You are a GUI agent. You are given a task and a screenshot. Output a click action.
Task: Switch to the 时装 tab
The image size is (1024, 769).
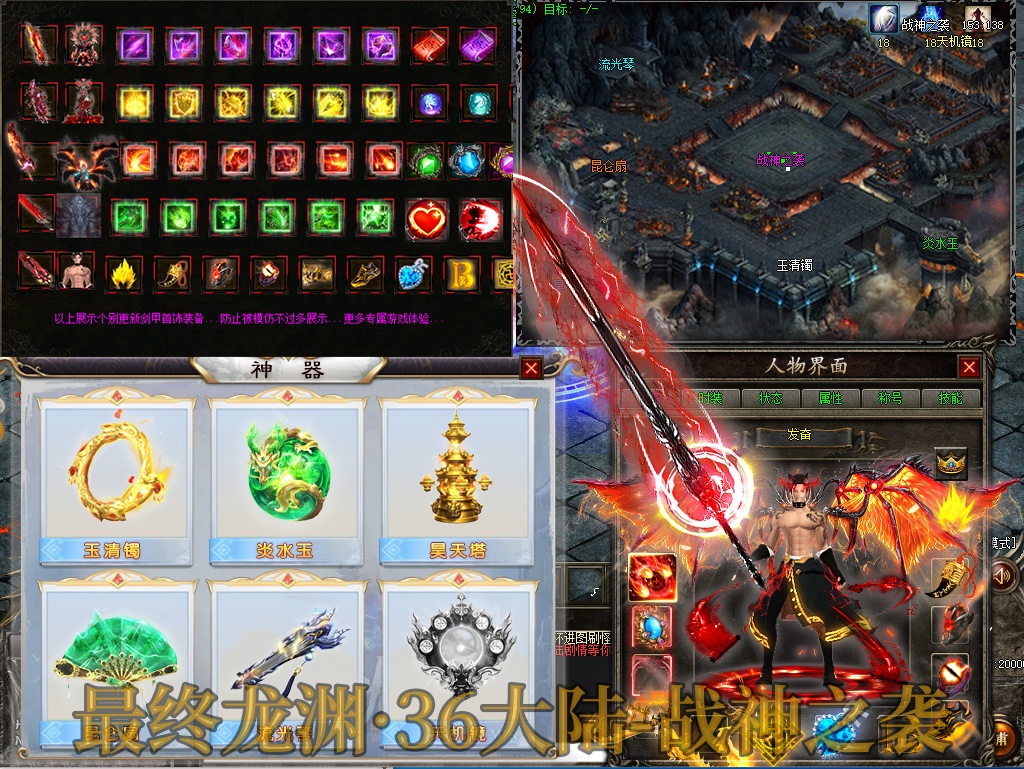[x=710, y=398]
